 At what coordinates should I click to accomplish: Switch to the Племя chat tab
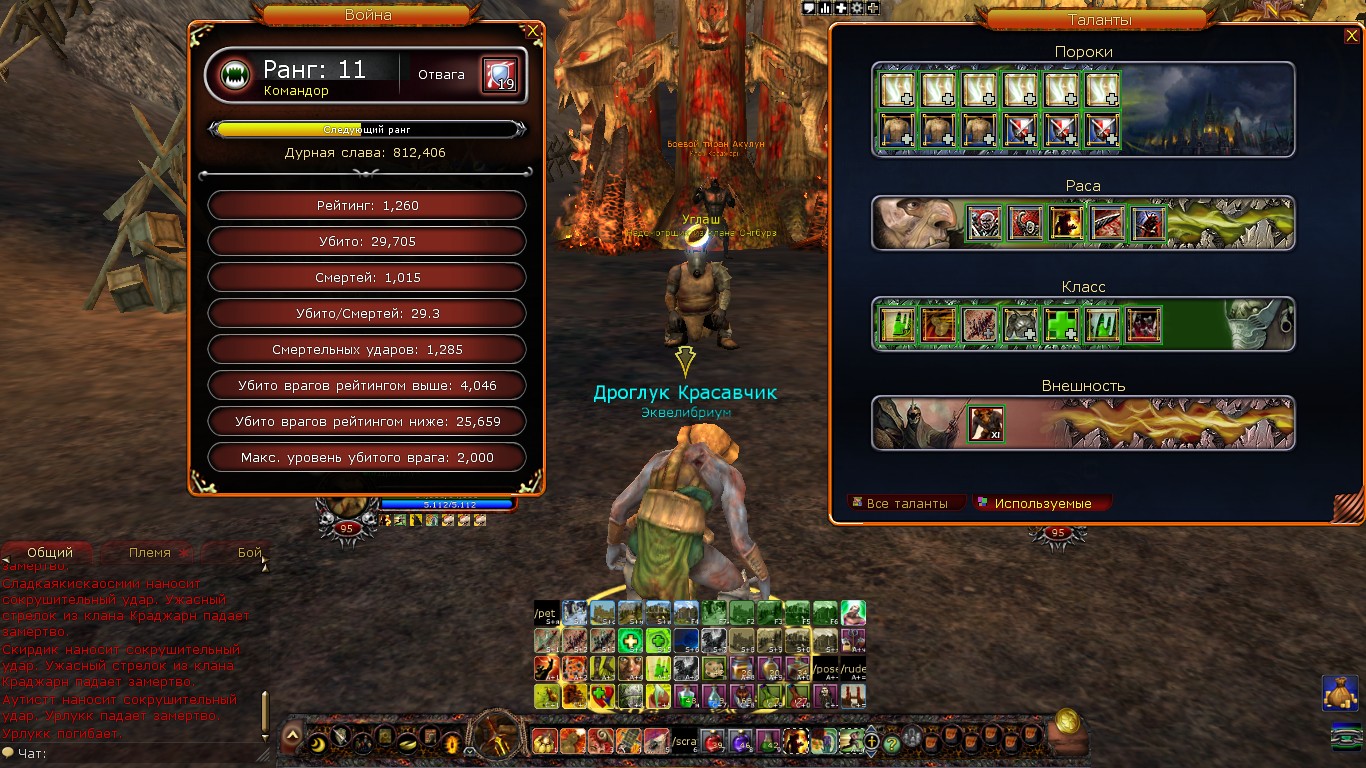[149, 552]
